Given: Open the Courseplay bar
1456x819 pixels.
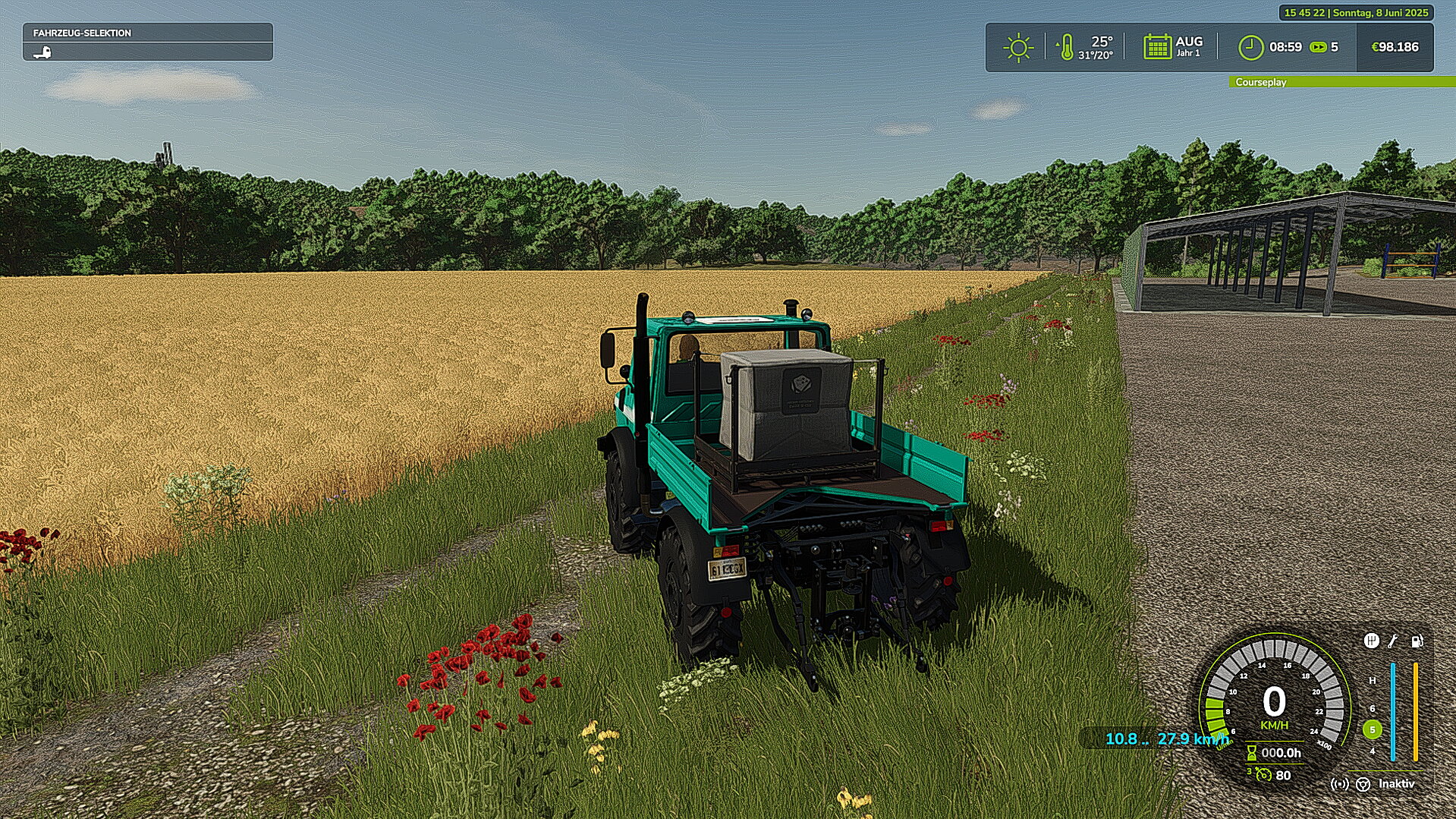Looking at the screenshot, I should click(x=1341, y=82).
